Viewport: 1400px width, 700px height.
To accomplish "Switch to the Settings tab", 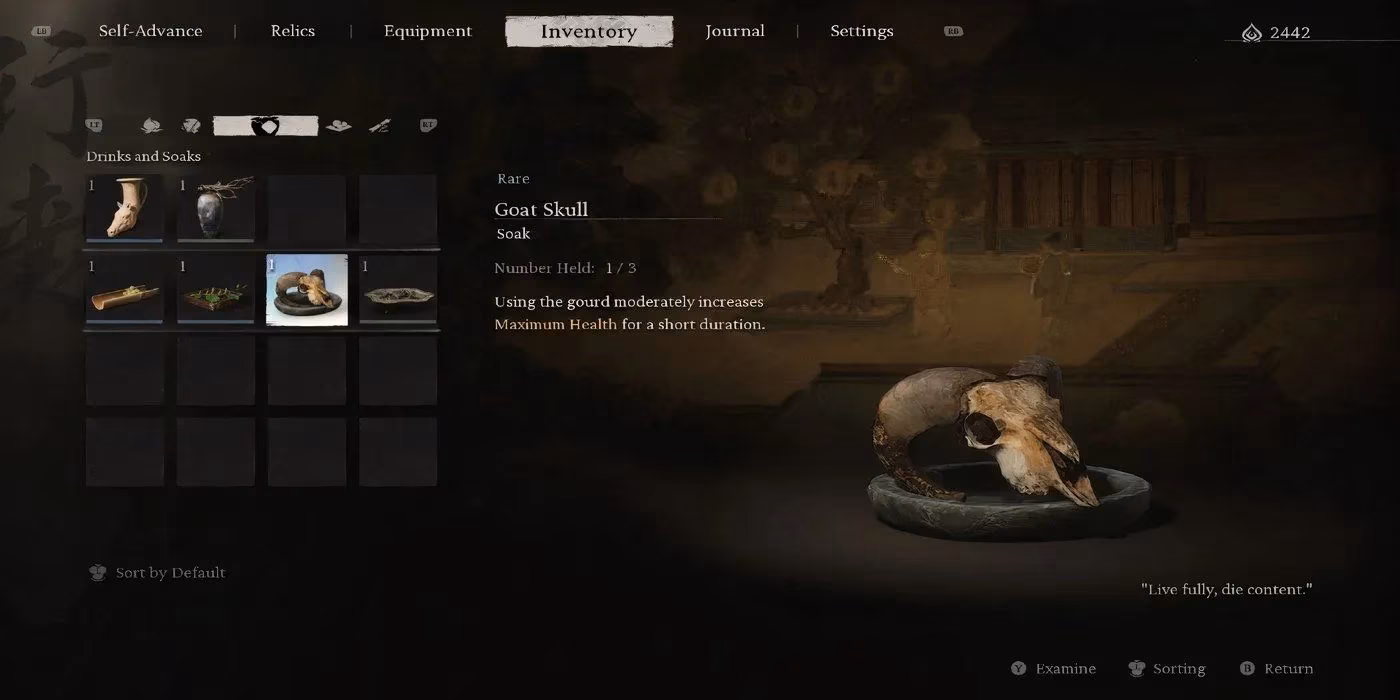I will [861, 31].
